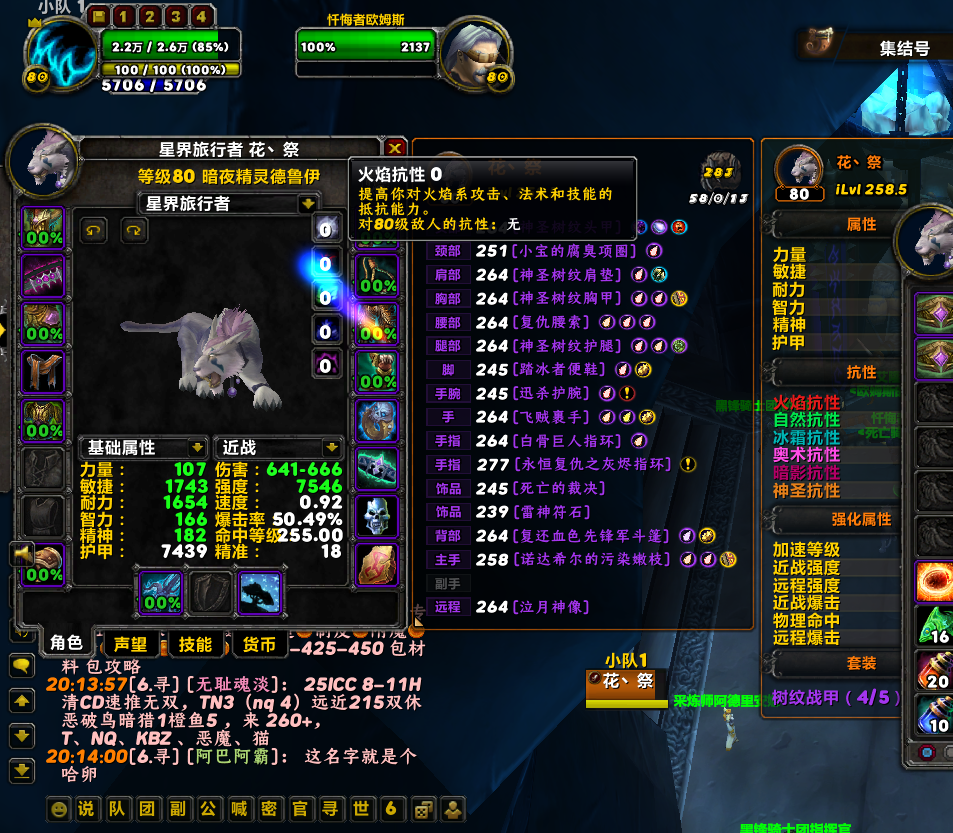Click the 神圣树纹胸甲 chest item link
This screenshot has height=833, width=953.
click(x=567, y=298)
